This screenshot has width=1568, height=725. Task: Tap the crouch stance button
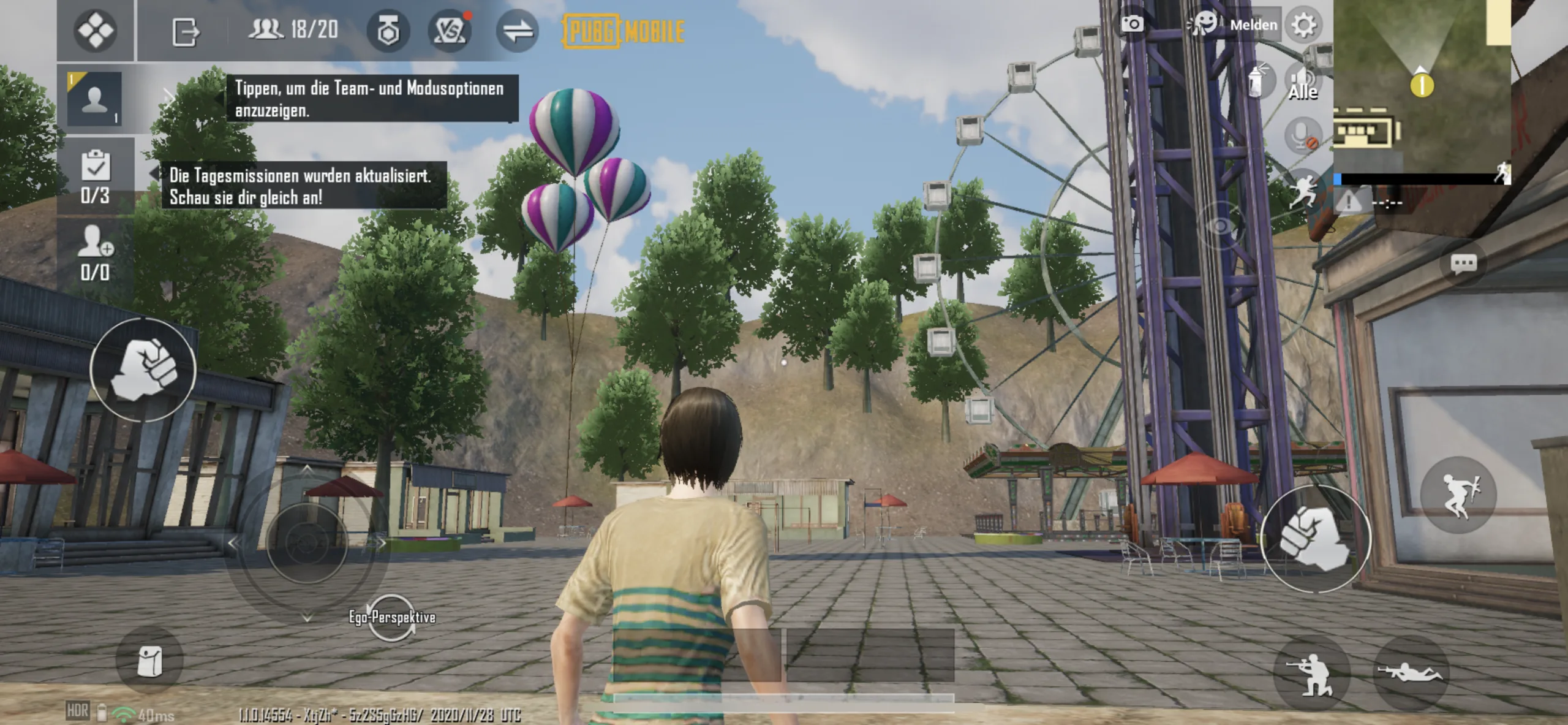(1311, 674)
